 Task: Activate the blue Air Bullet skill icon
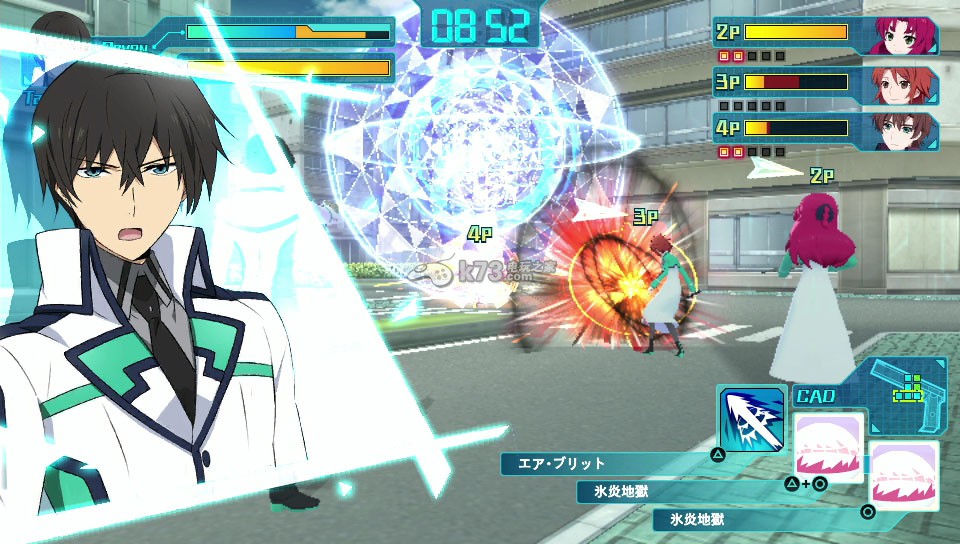[x=750, y=419]
